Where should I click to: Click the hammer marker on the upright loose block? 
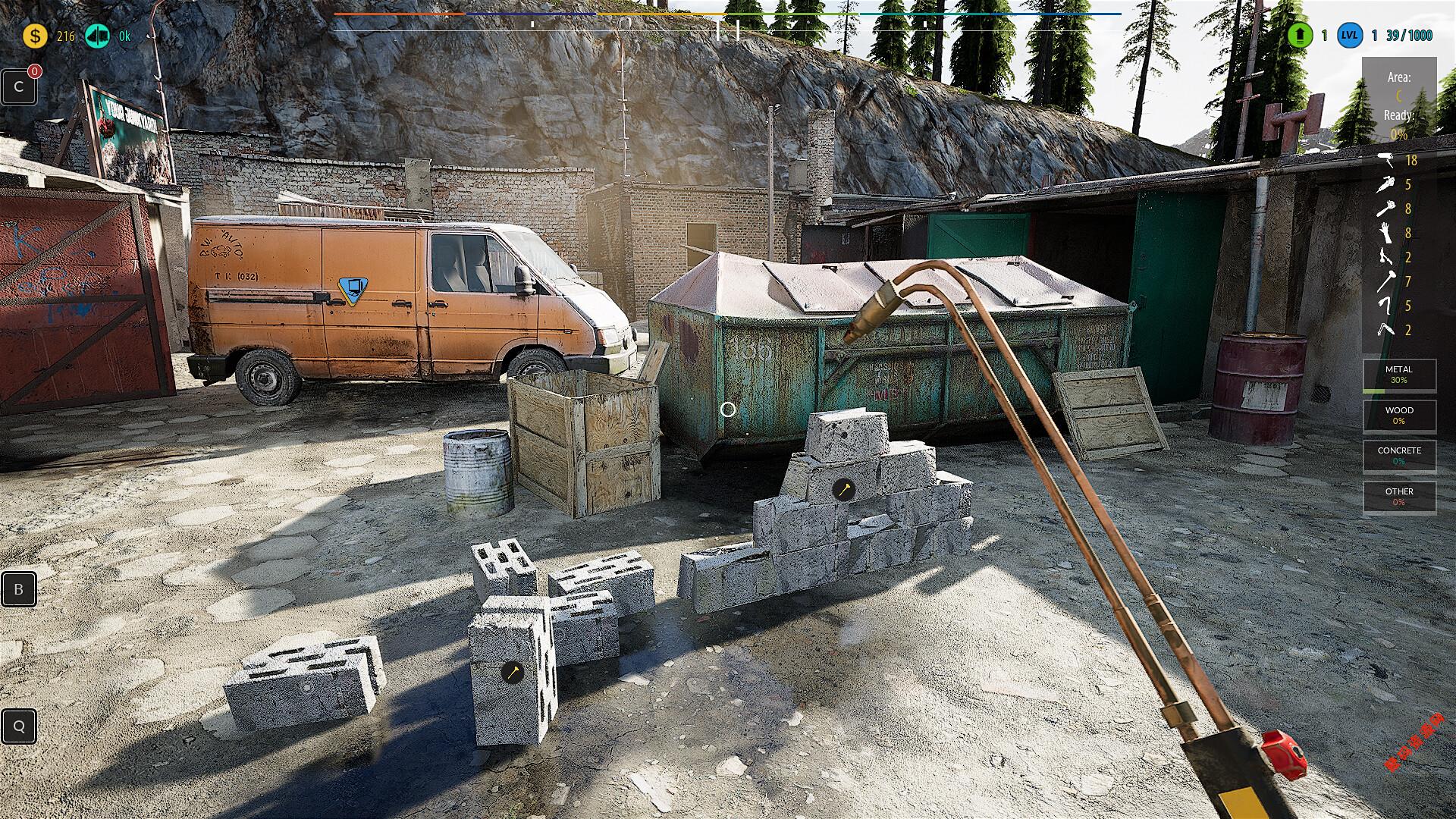click(513, 672)
